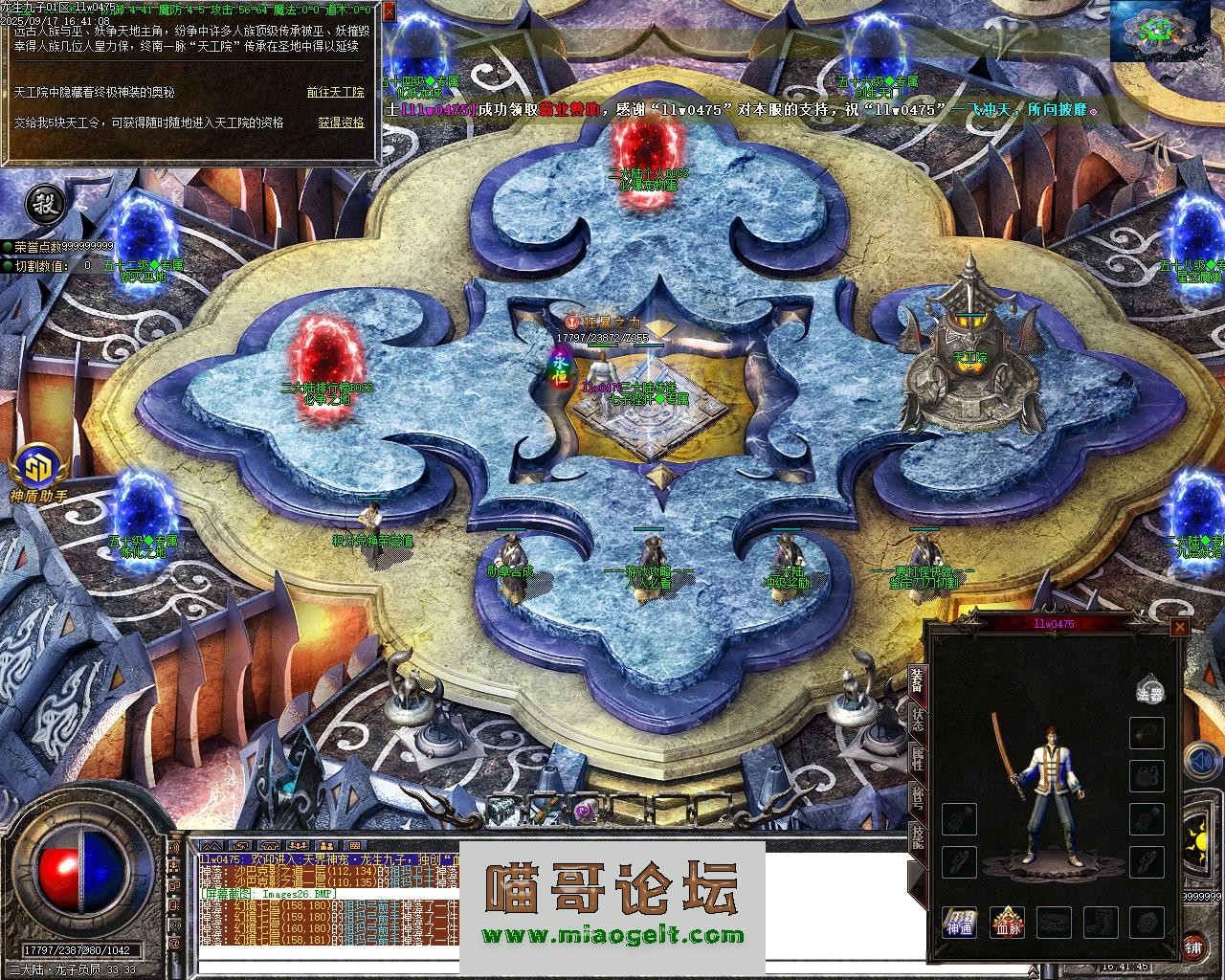1225x980 pixels.
Task: Toggle the blue speaker sound button
Action: point(1201,763)
